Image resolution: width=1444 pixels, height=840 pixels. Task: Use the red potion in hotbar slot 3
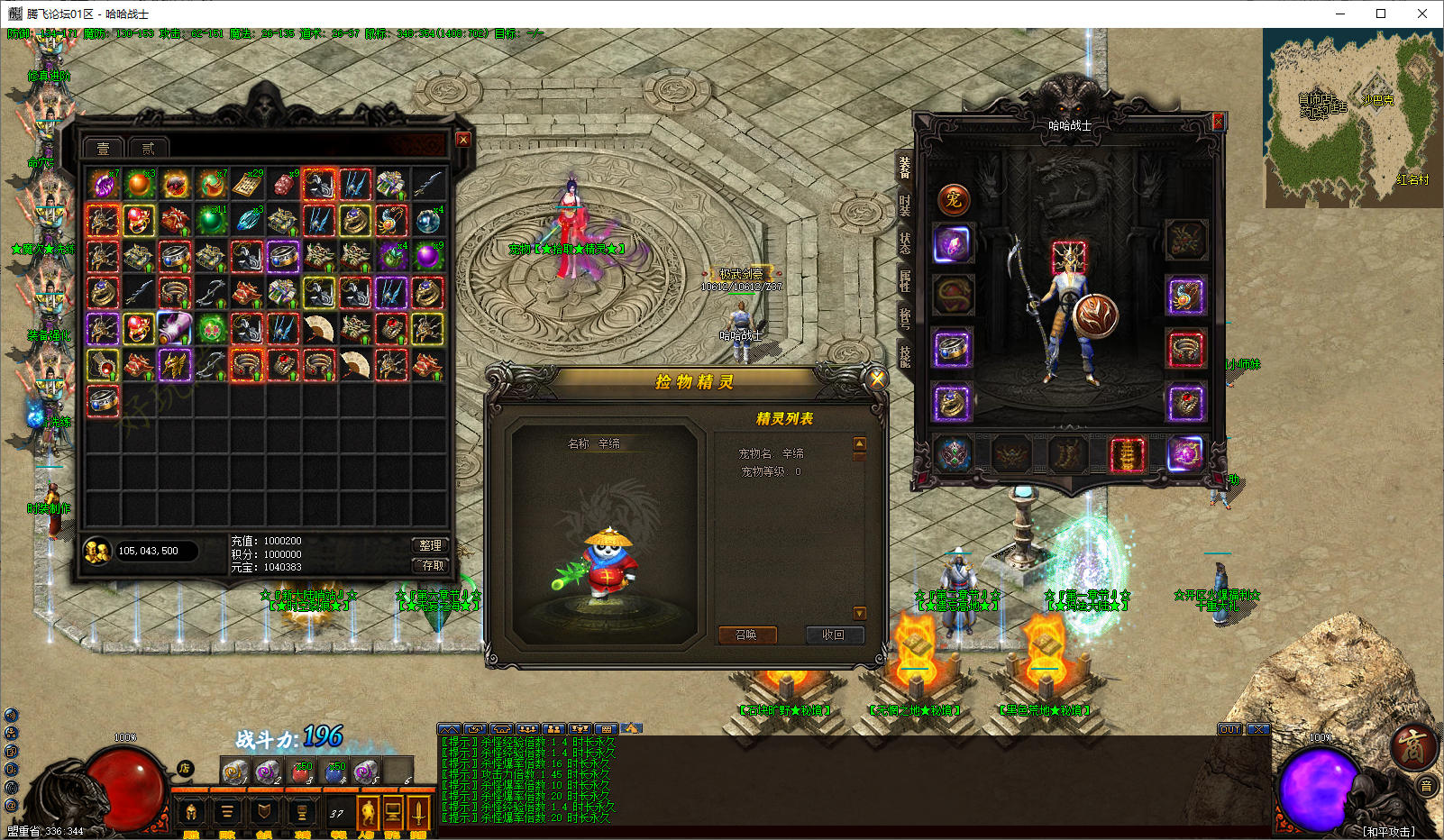[x=301, y=772]
